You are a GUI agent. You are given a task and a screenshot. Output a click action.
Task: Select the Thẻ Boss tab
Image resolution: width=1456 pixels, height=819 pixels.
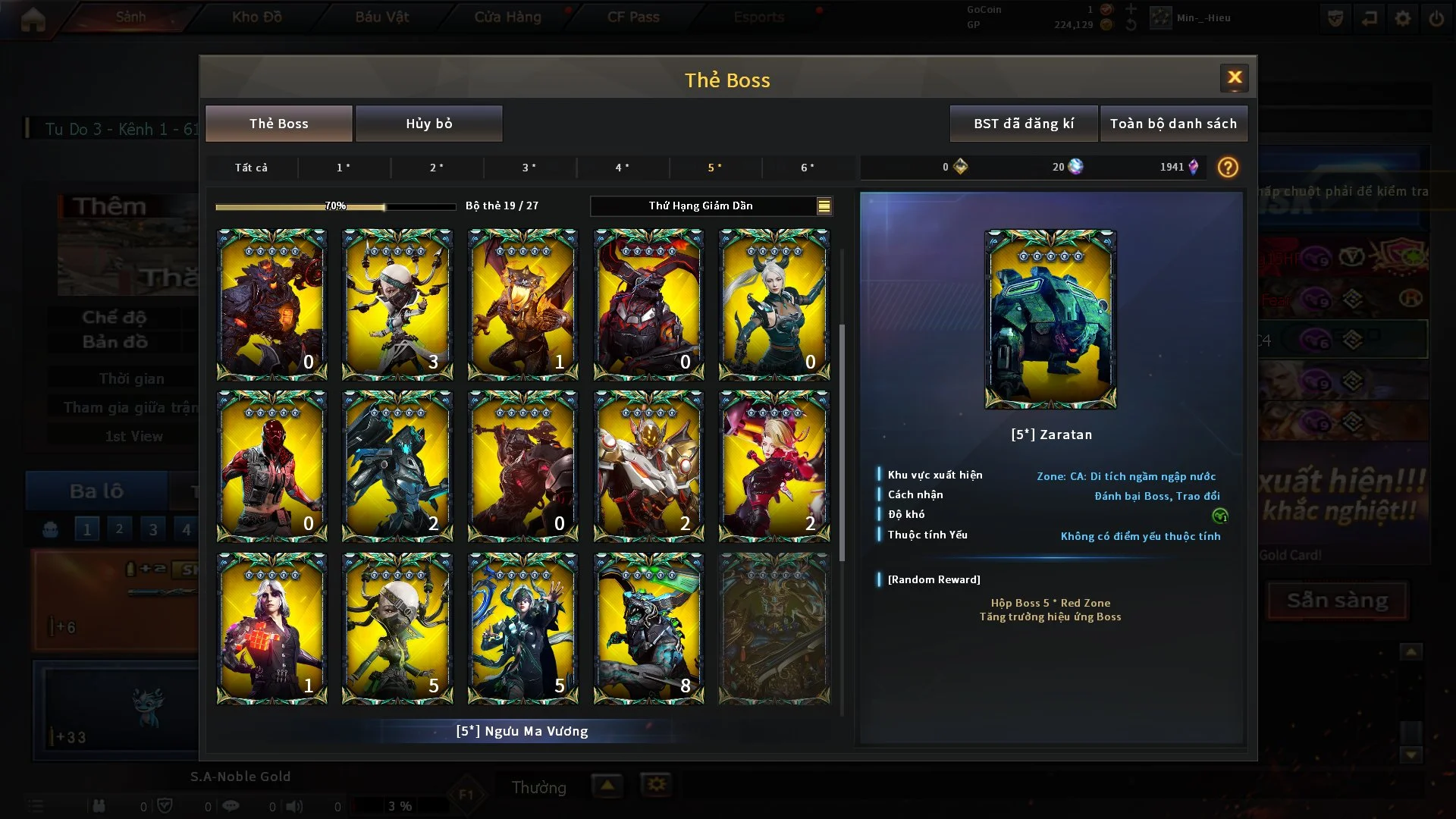tap(279, 124)
